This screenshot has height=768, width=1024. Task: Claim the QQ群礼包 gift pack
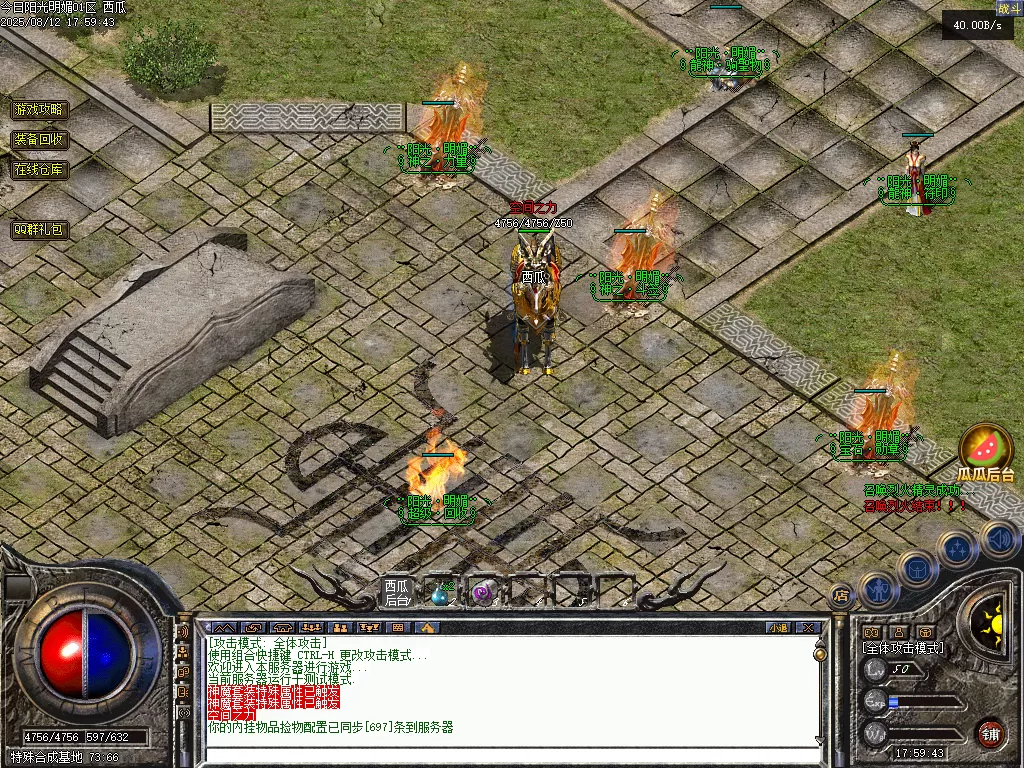point(40,230)
